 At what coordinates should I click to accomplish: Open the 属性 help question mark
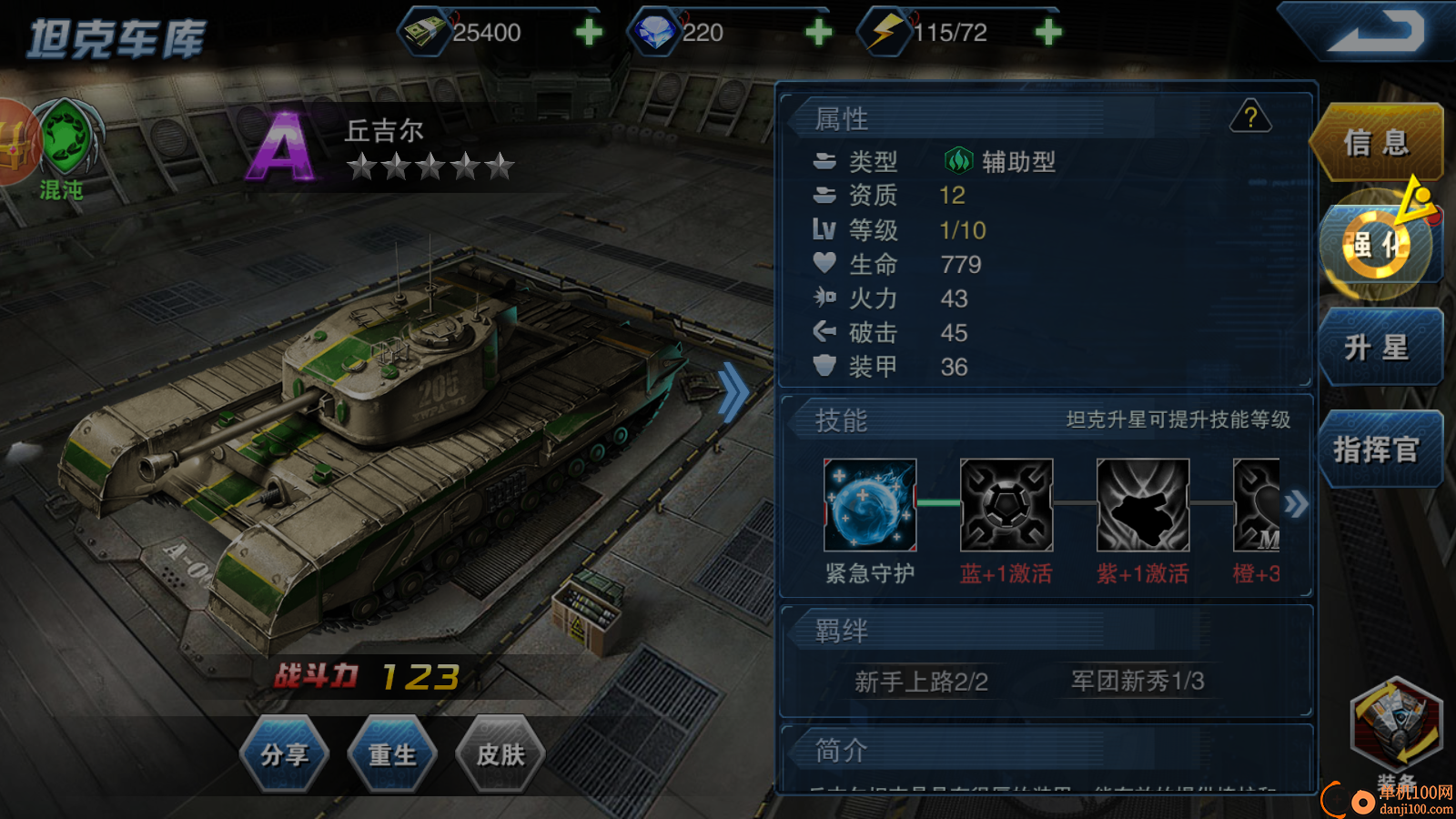1251,117
